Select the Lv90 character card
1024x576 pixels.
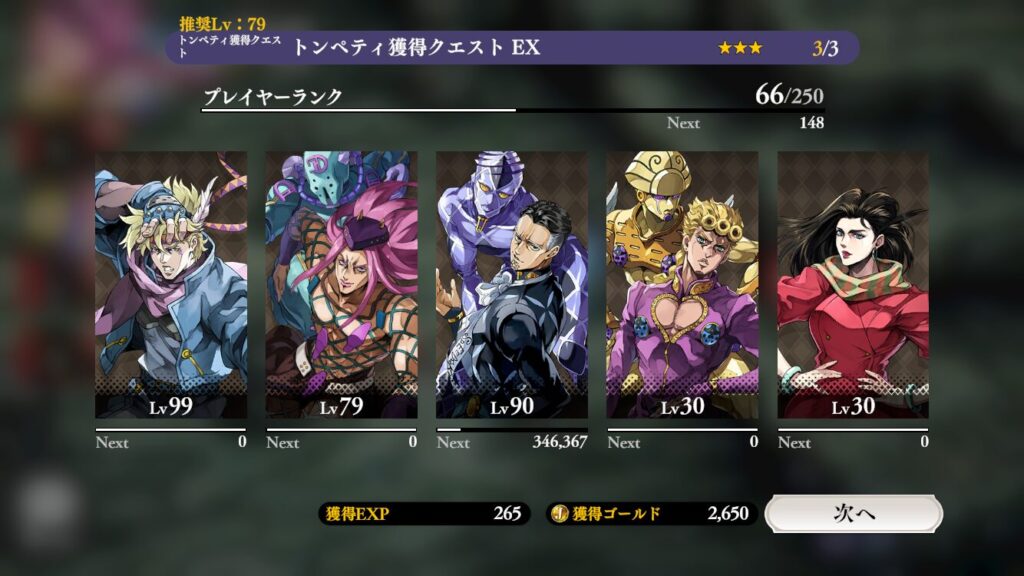click(x=512, y=285)
